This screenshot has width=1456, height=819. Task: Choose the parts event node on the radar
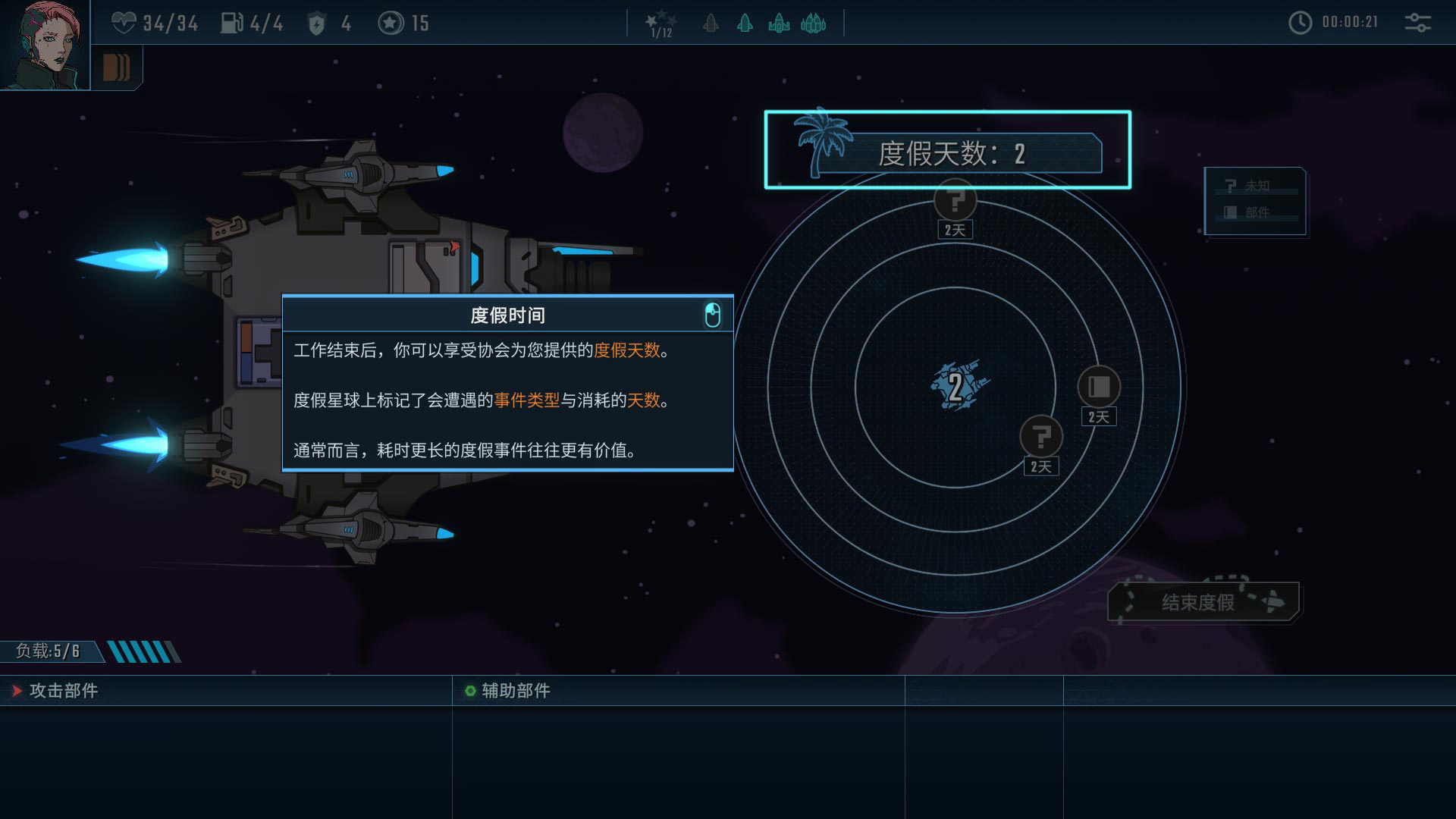click(1098, 388)
